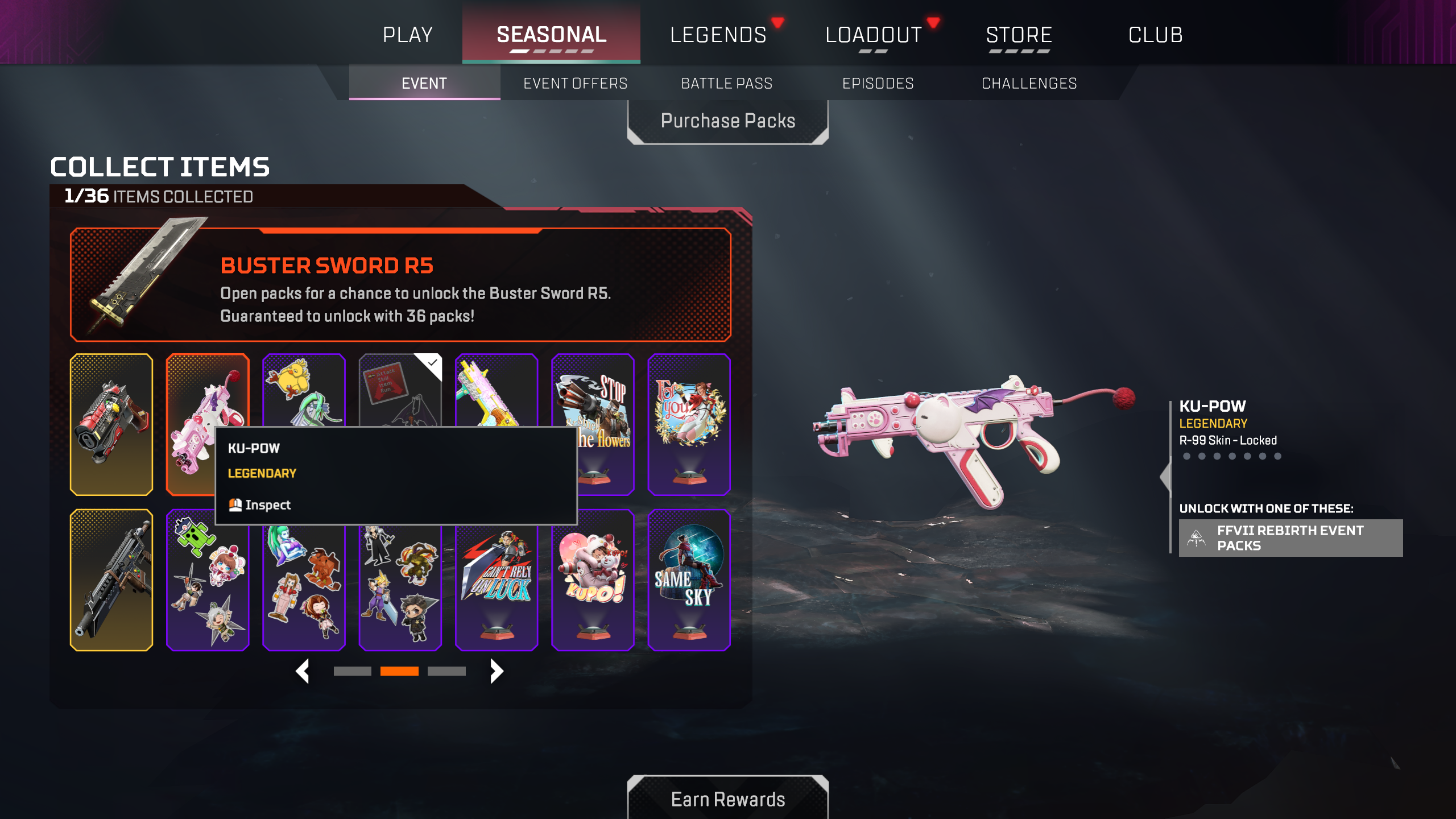Select the pink Ku-Pow R-99 skin tile
Image resolution: width=1456 pixels, height=819 pixels.
point(207,398)
